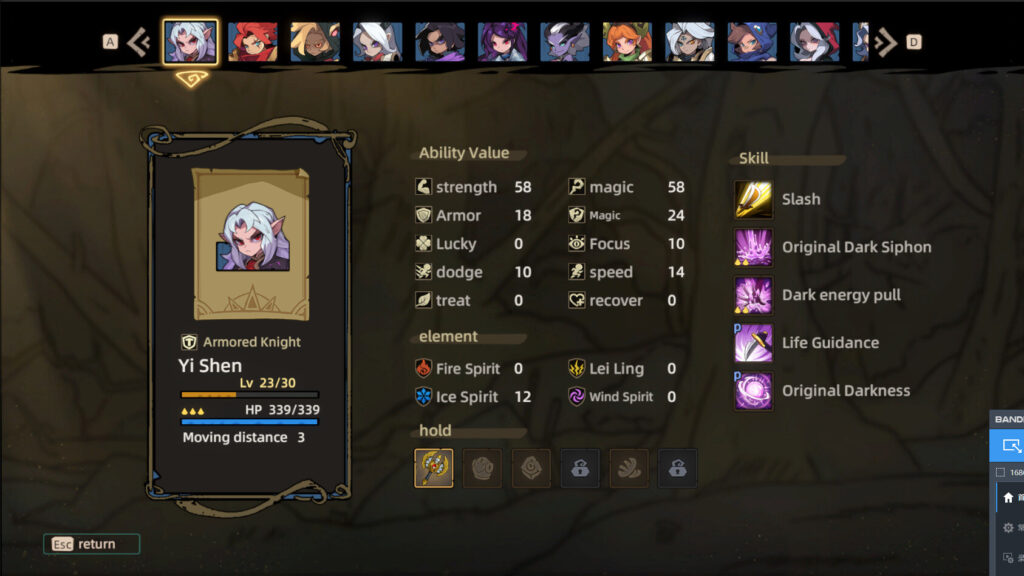Screen dimensions: 1024x576
Task: Choose the orange-haired character portrait
Action: (627, 42)
